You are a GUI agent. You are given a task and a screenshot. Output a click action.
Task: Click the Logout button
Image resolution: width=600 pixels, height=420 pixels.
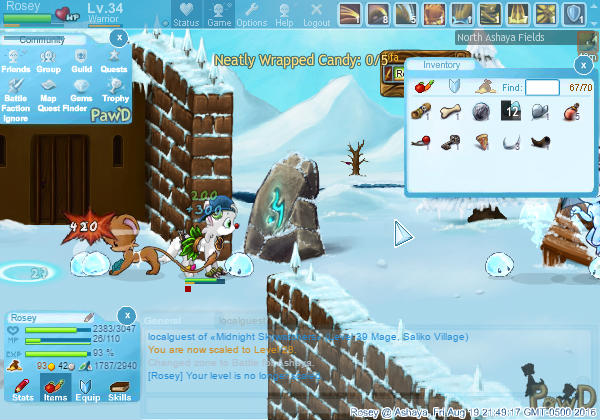click(x=316, y=14)
